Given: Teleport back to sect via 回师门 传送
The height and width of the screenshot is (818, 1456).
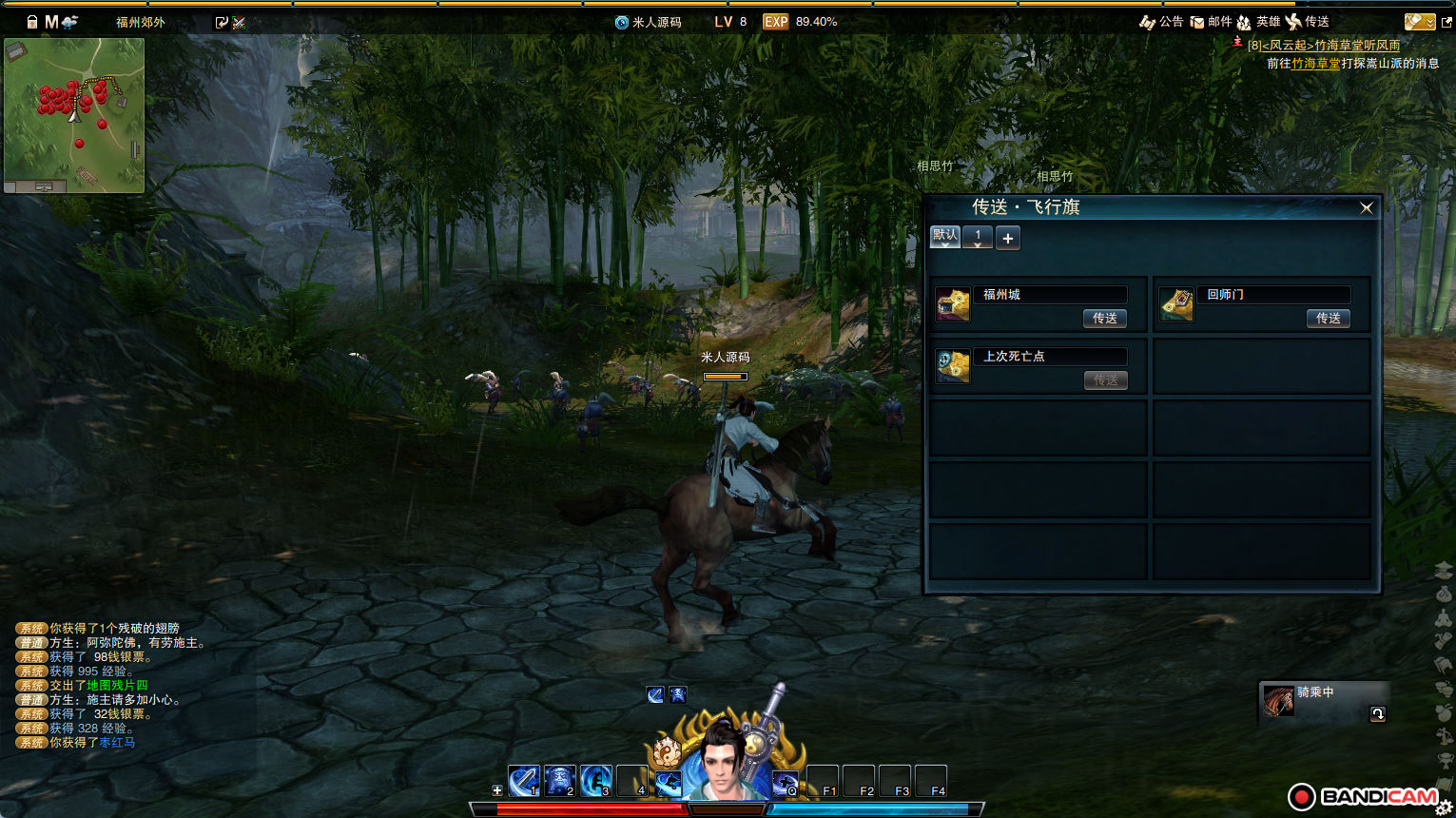Looking at the screenshot, I should [1328, 319].
